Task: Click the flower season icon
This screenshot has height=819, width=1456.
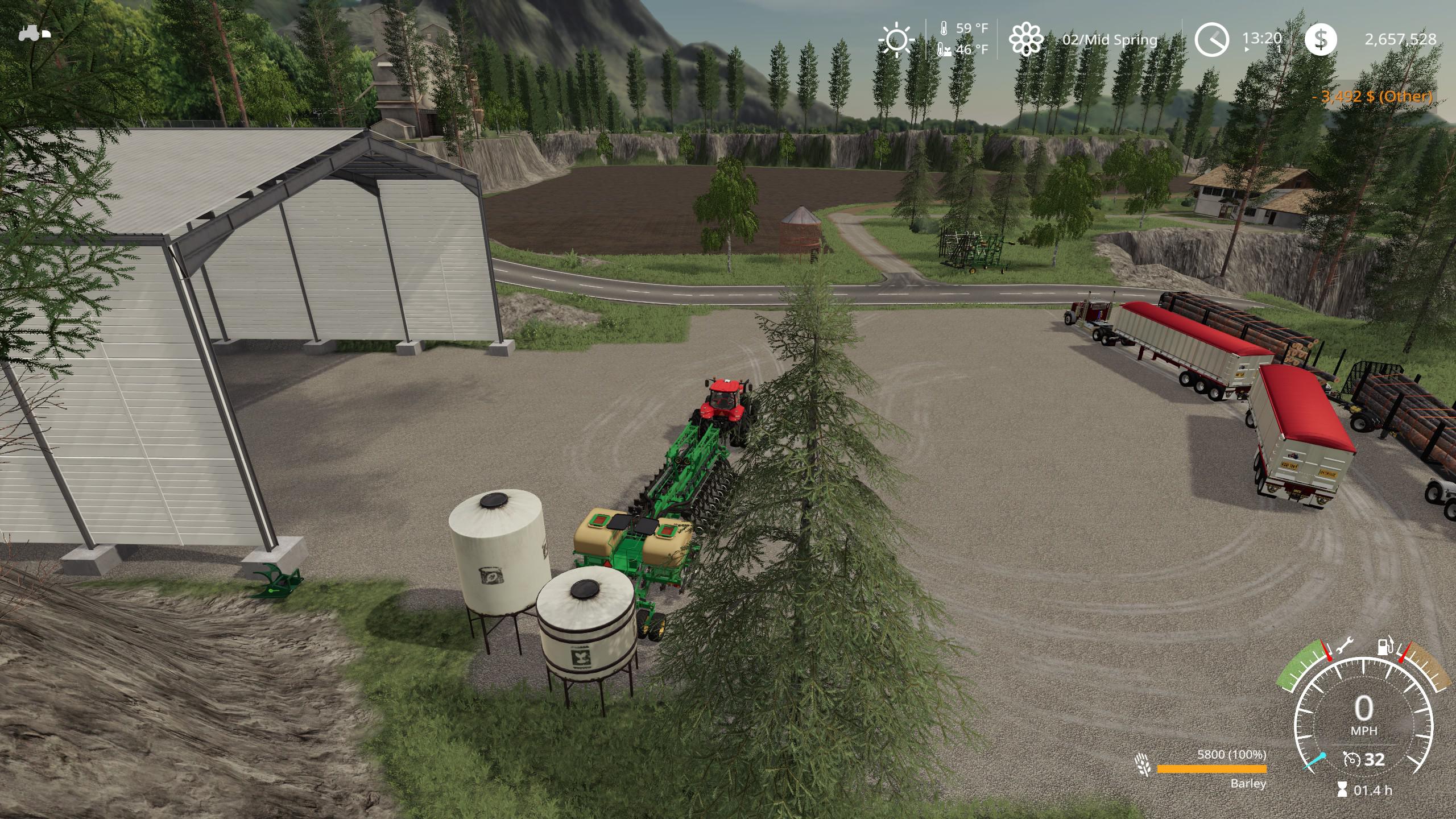Action: pos(1025,39)
